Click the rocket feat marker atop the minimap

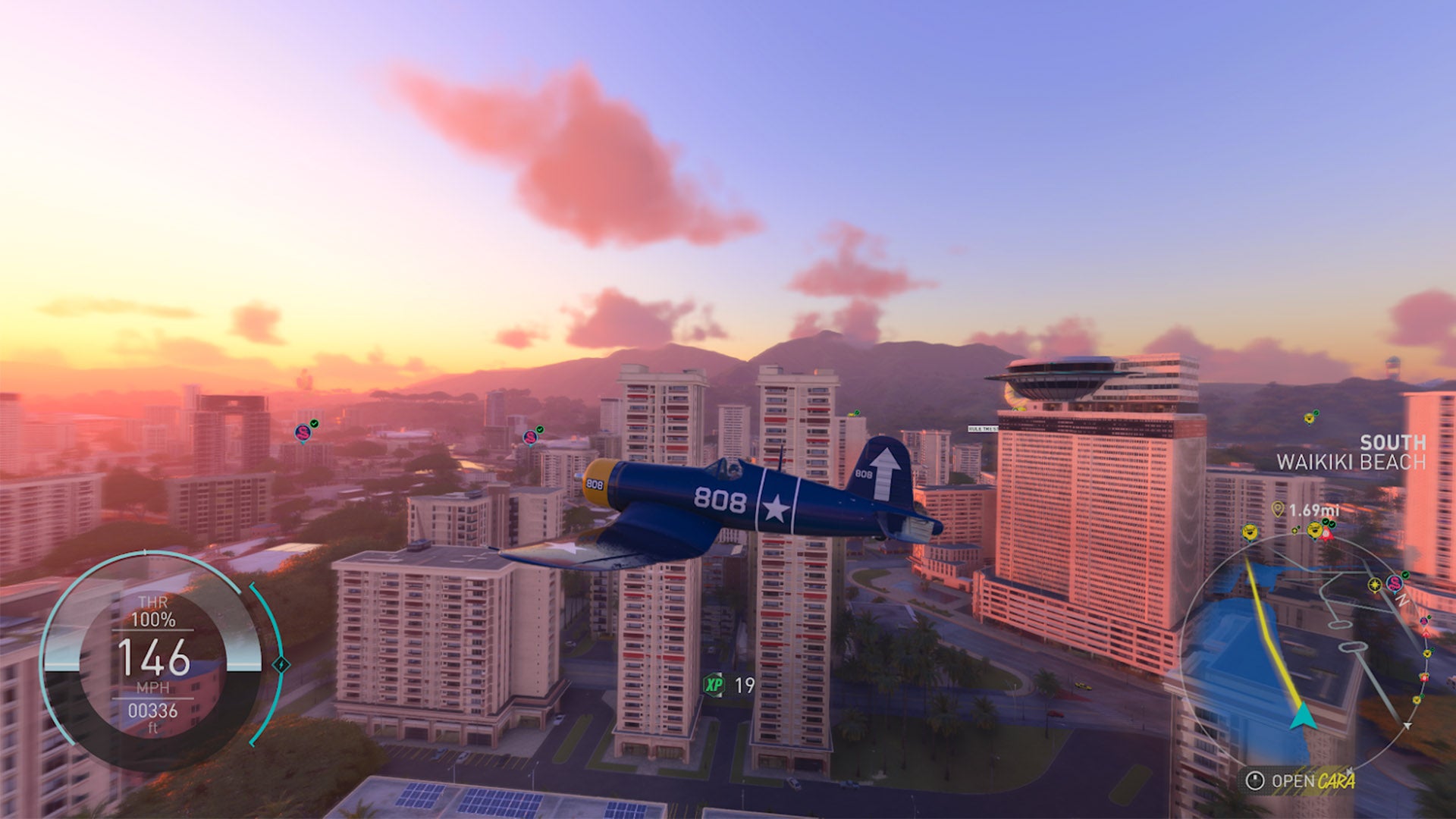[x=1325, y=535]
